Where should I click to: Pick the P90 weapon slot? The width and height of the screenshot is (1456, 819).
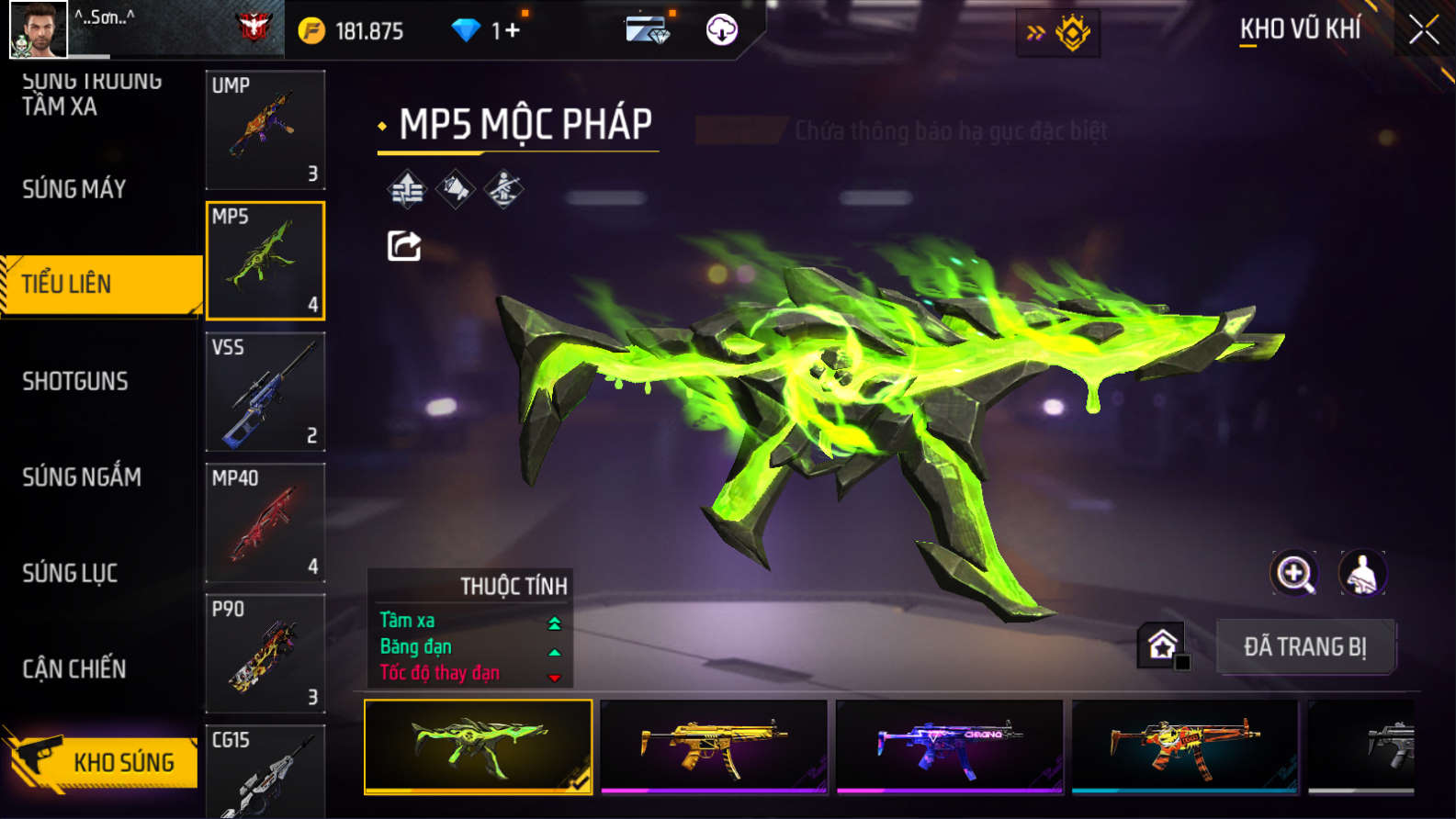265,653
